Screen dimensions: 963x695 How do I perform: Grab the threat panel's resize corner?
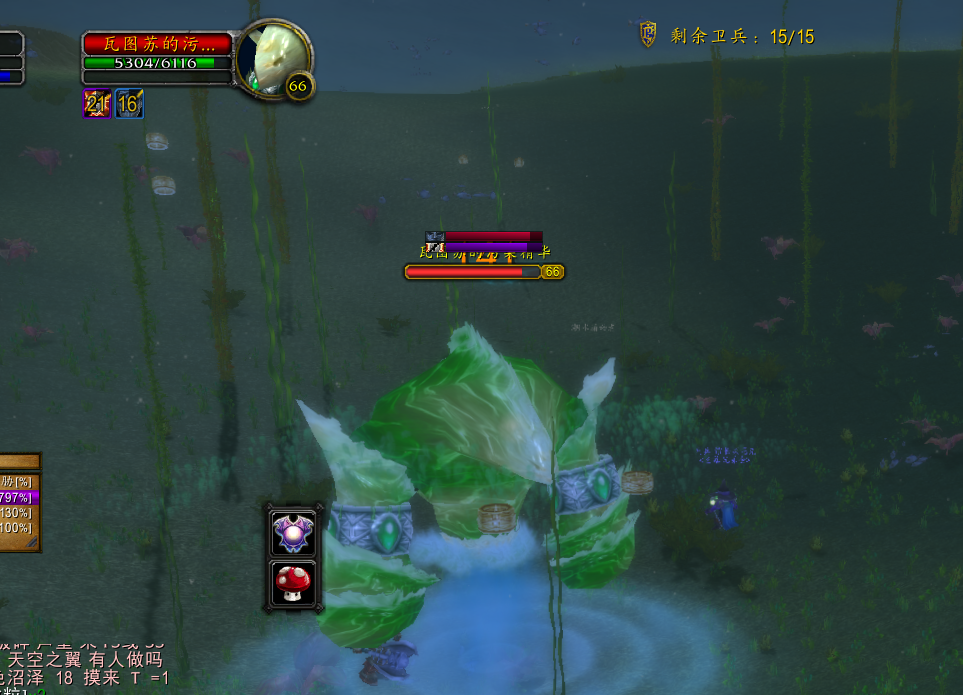pyautogui.click(x=33, y=542)
